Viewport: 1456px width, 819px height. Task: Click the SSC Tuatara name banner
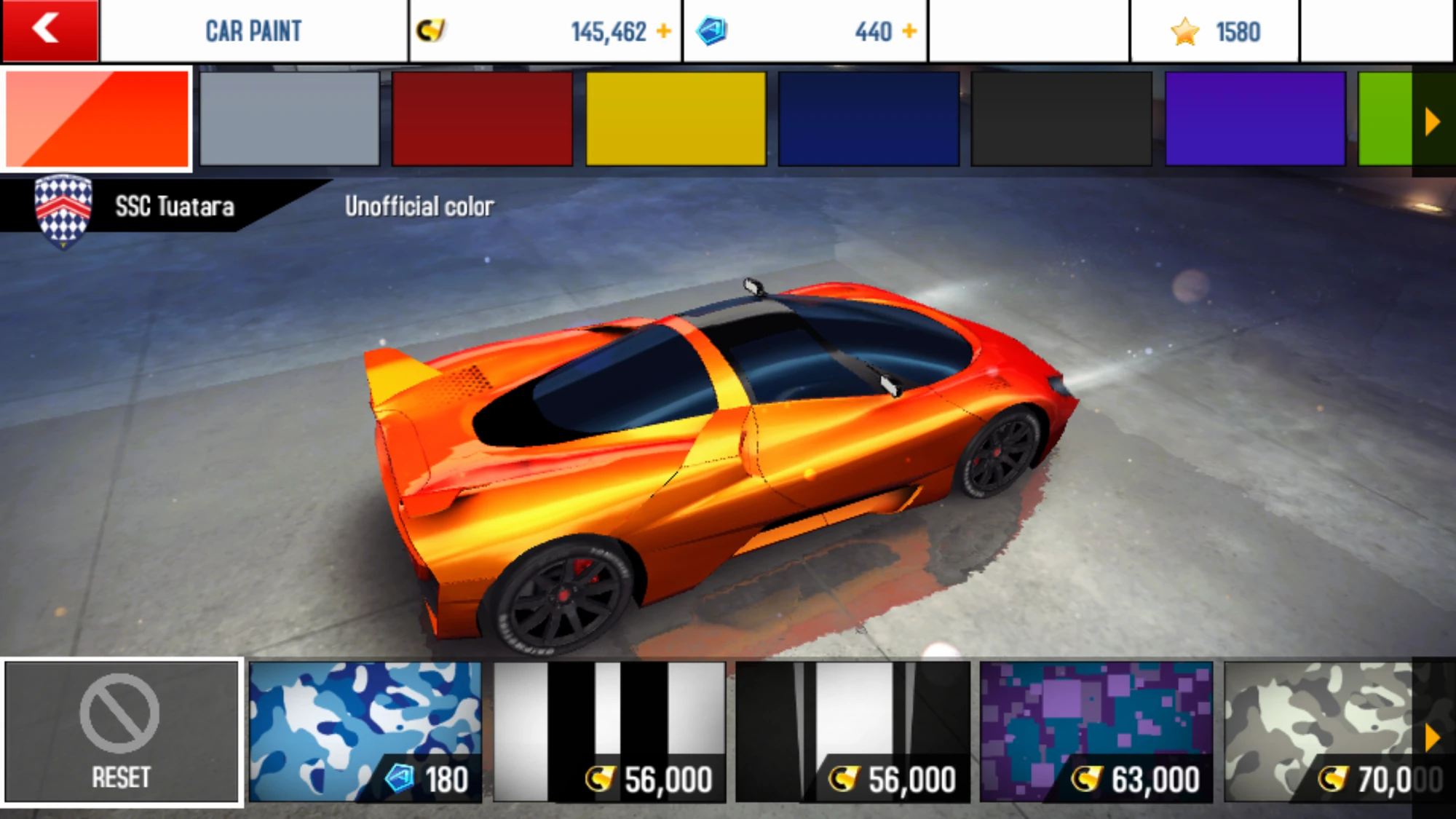click(x=174, y=206)
